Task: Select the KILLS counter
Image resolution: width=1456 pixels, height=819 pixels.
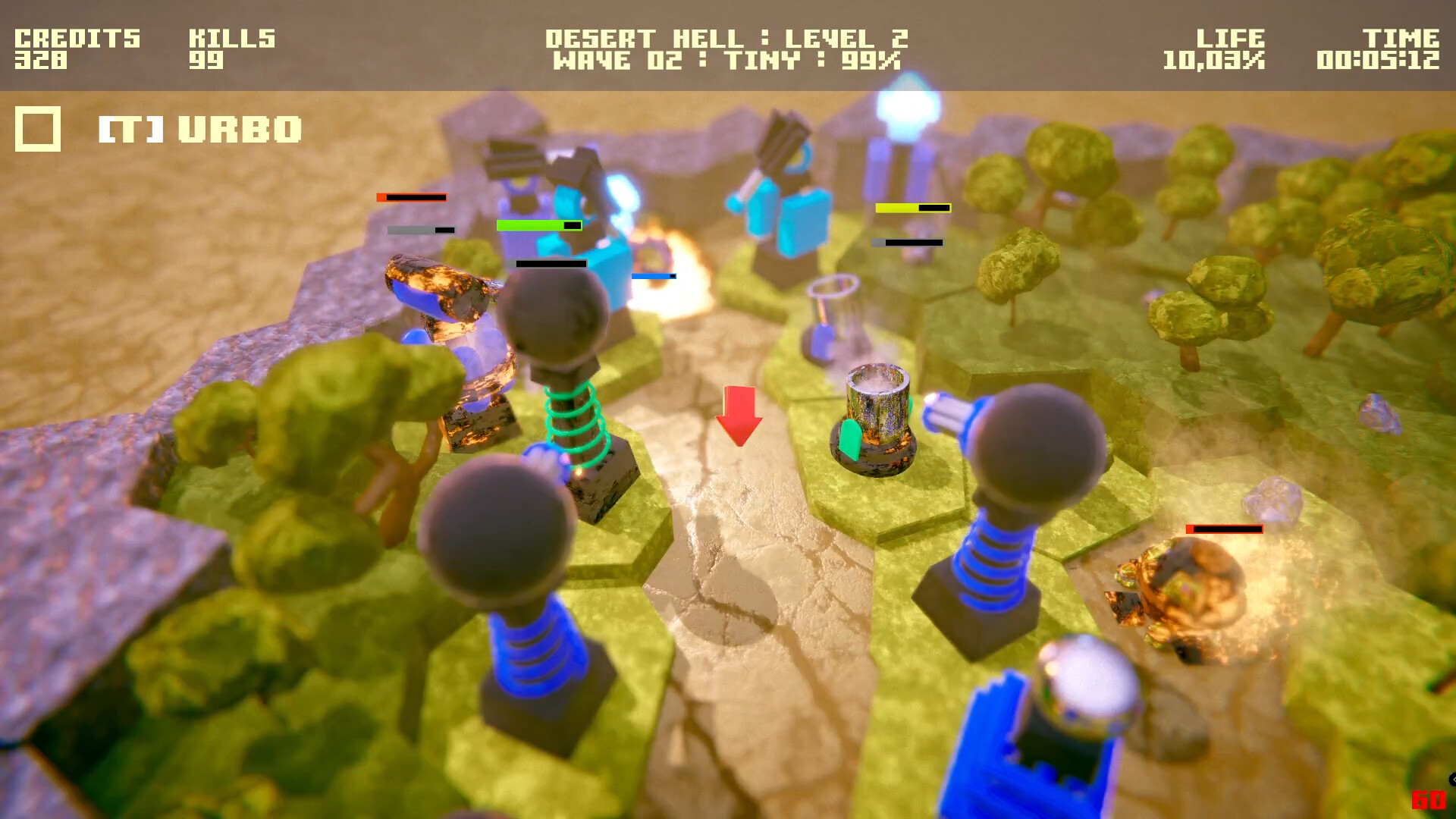Action: (231, 47)
